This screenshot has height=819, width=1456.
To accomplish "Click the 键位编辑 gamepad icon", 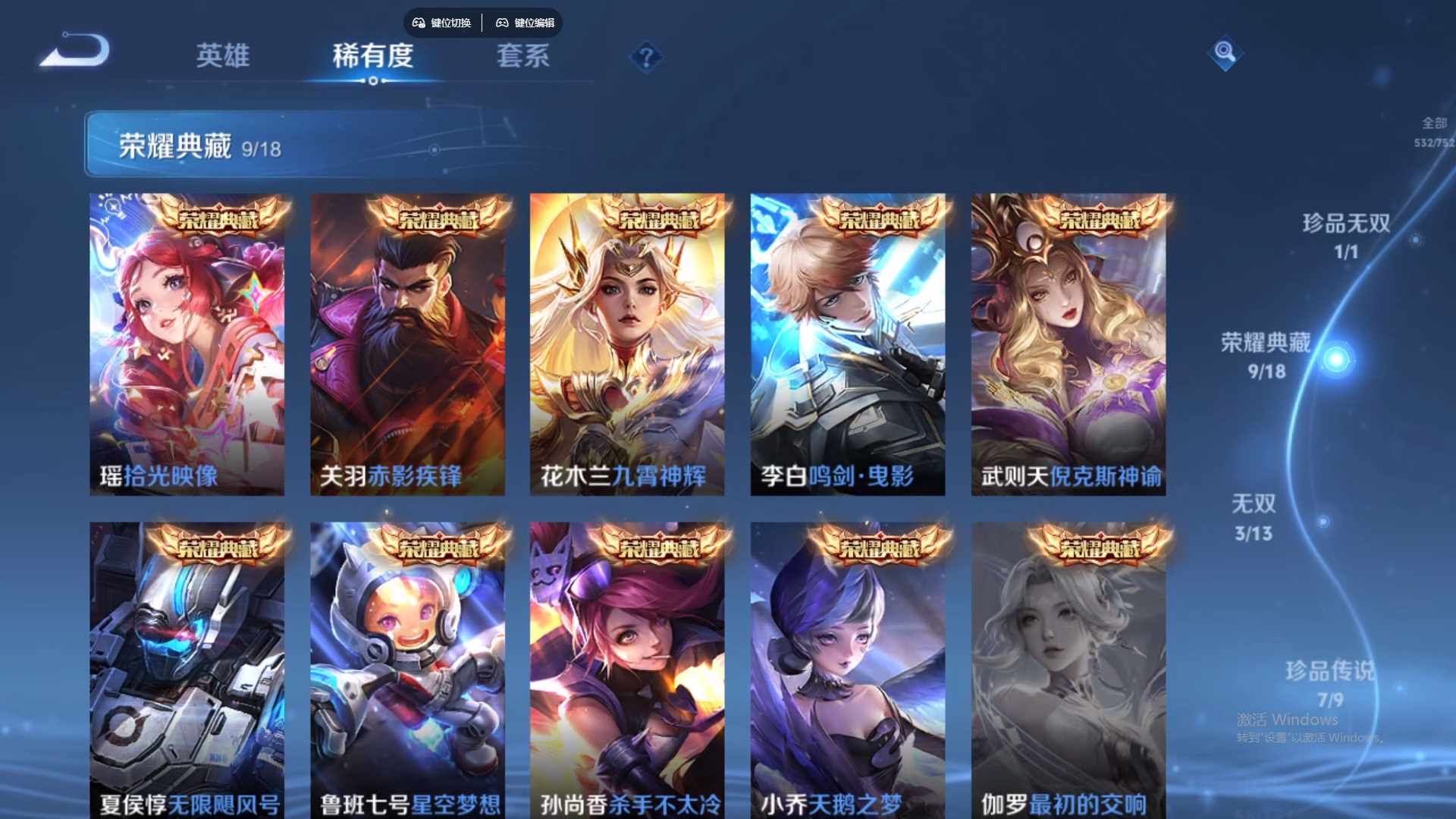I will click(x=502, y=23).
